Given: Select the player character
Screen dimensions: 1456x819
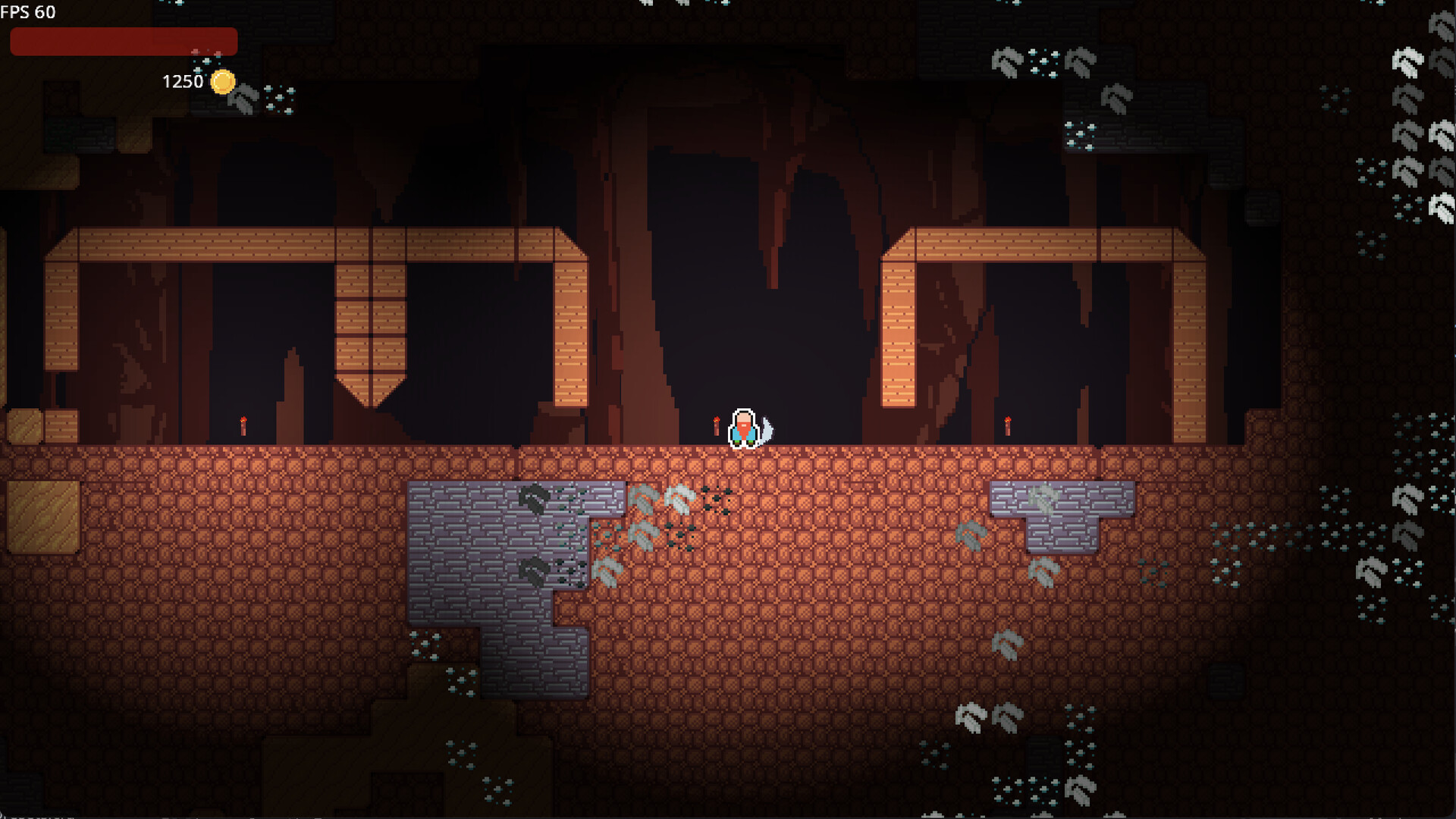Looking at the screenshot, I should [x=743, y=428].
